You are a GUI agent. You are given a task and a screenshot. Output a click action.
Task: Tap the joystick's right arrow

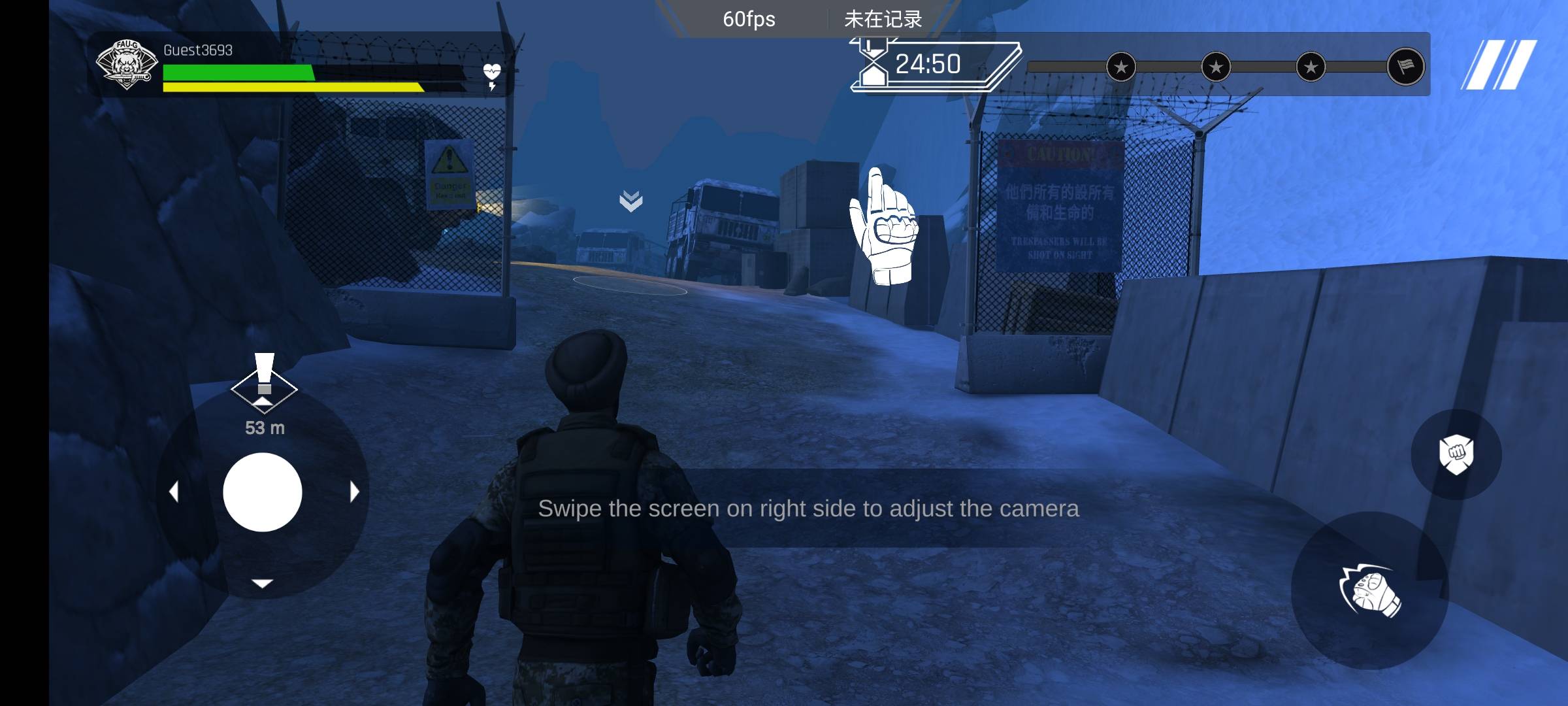tap(354, 492)
